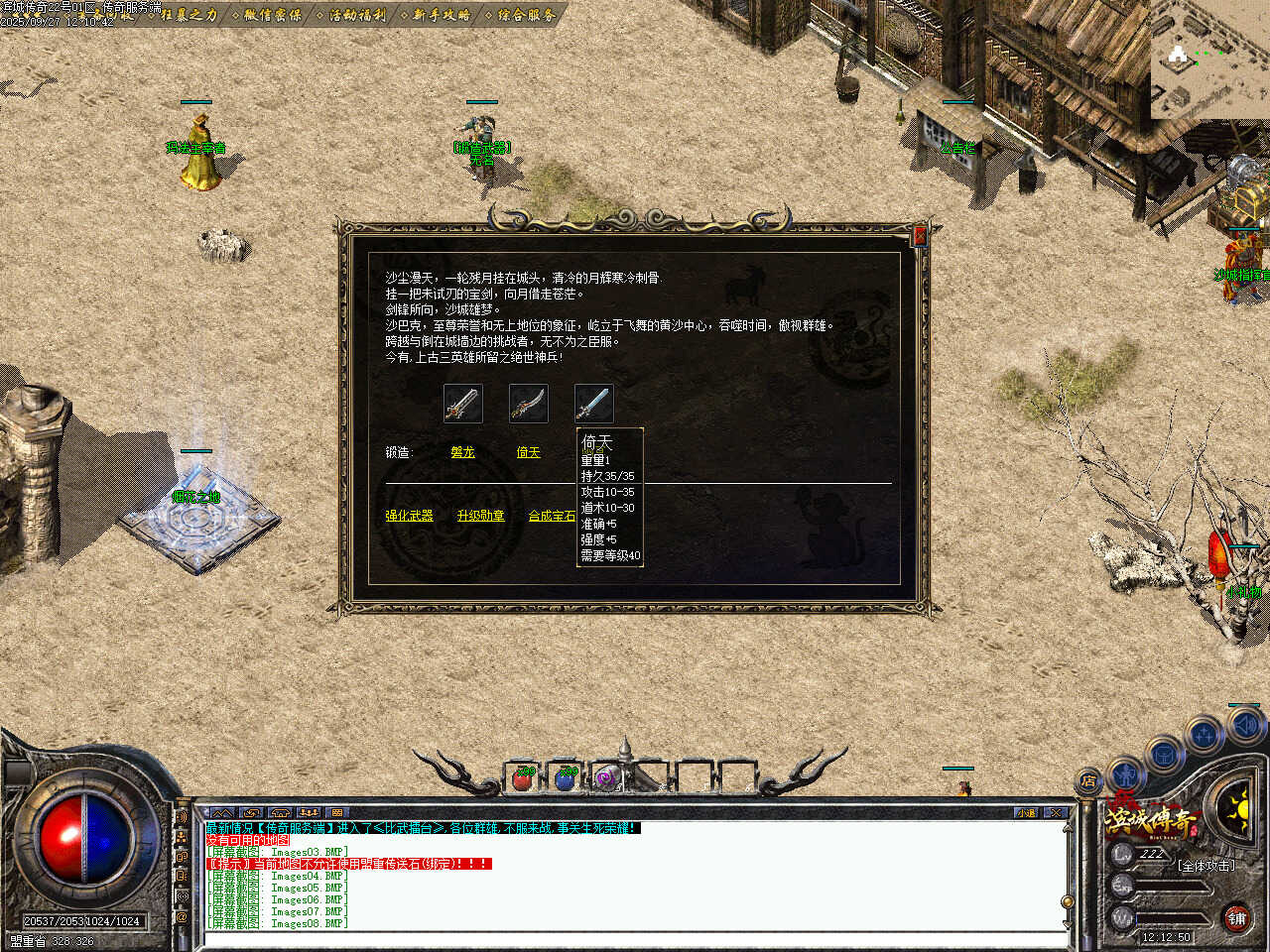Open the 合成宝石 option

tap(551, 516)
